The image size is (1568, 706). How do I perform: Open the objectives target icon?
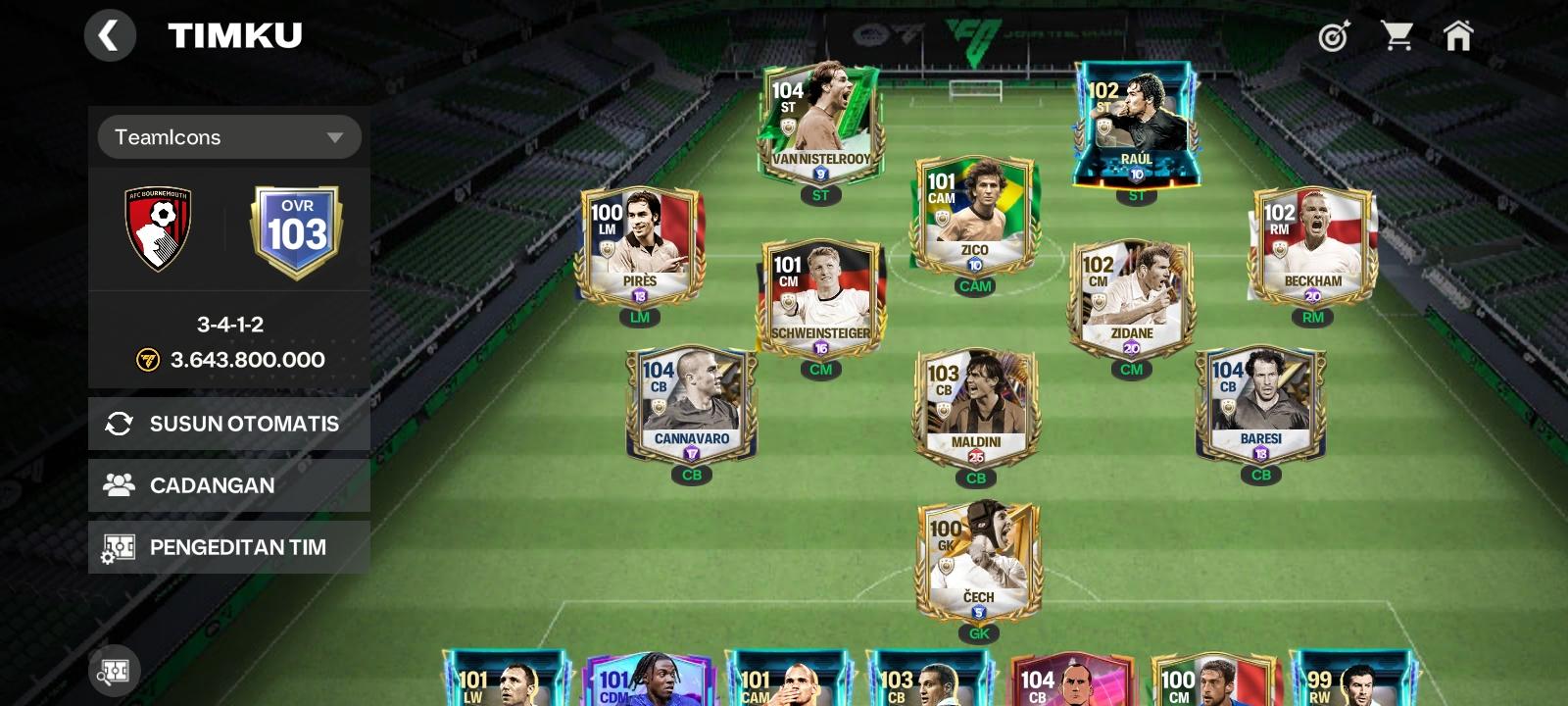(1333, 35)
